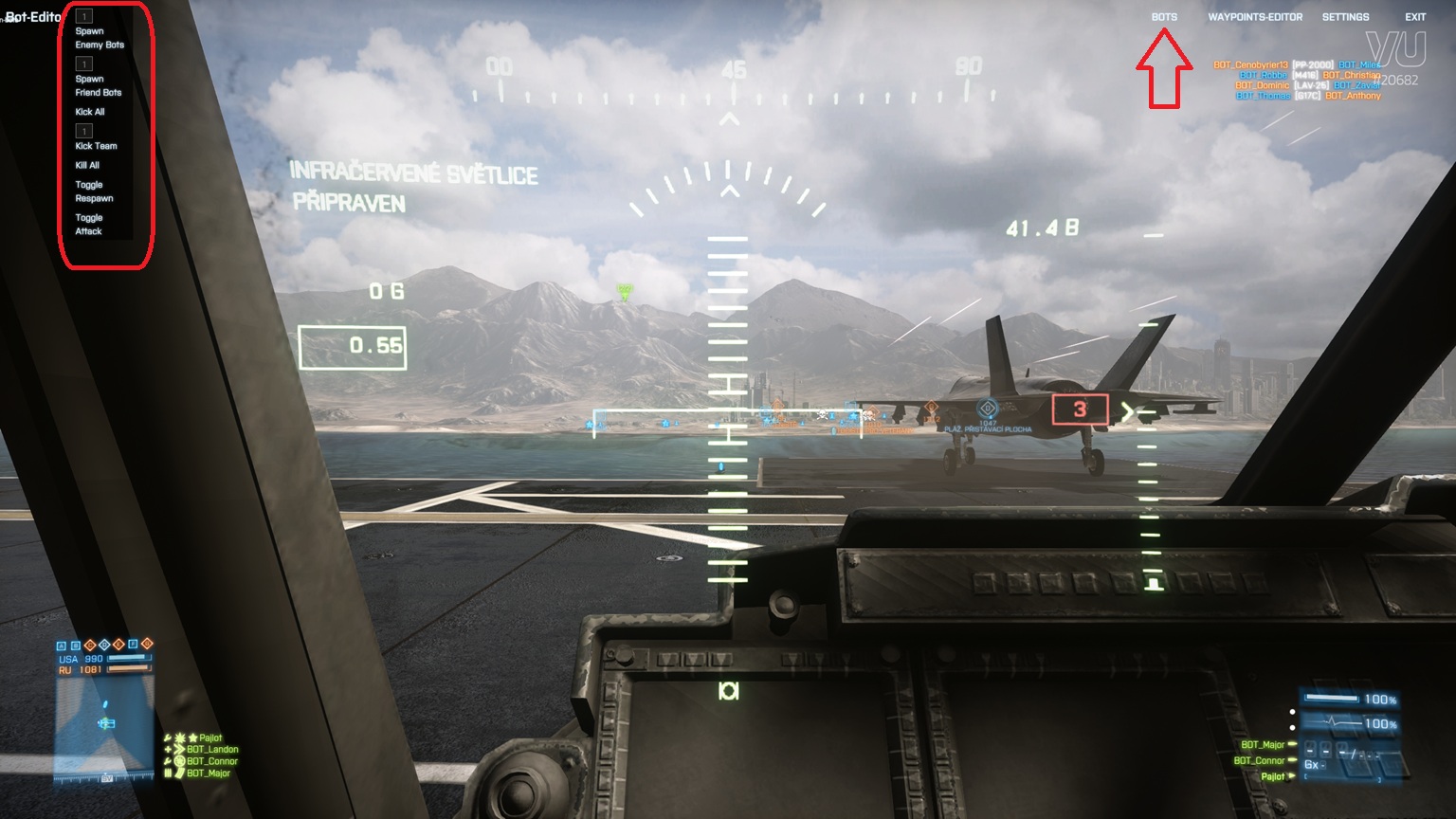Toggle bot respawn
The width and height of the screenshot is (1456, 819).
94,191
